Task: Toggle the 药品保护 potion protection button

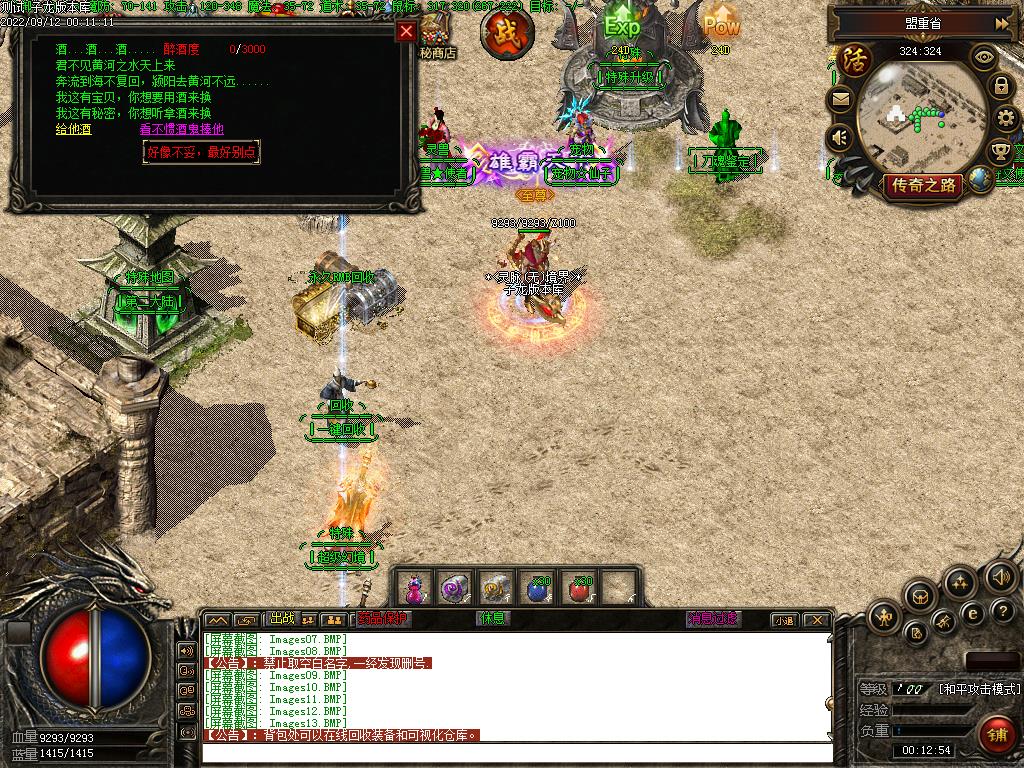Action: 383,619
